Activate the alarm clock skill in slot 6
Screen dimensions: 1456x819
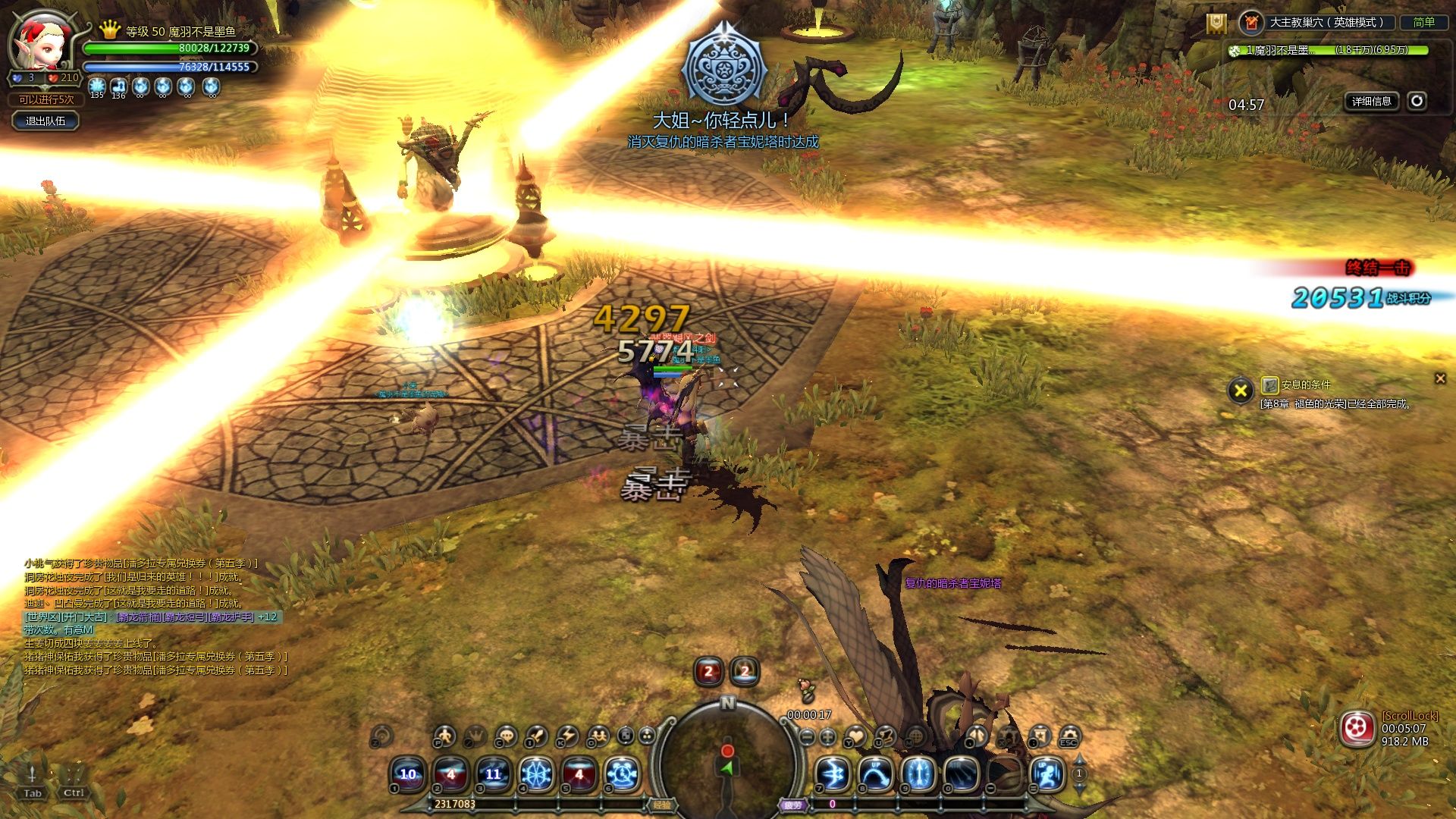(623, 774)
